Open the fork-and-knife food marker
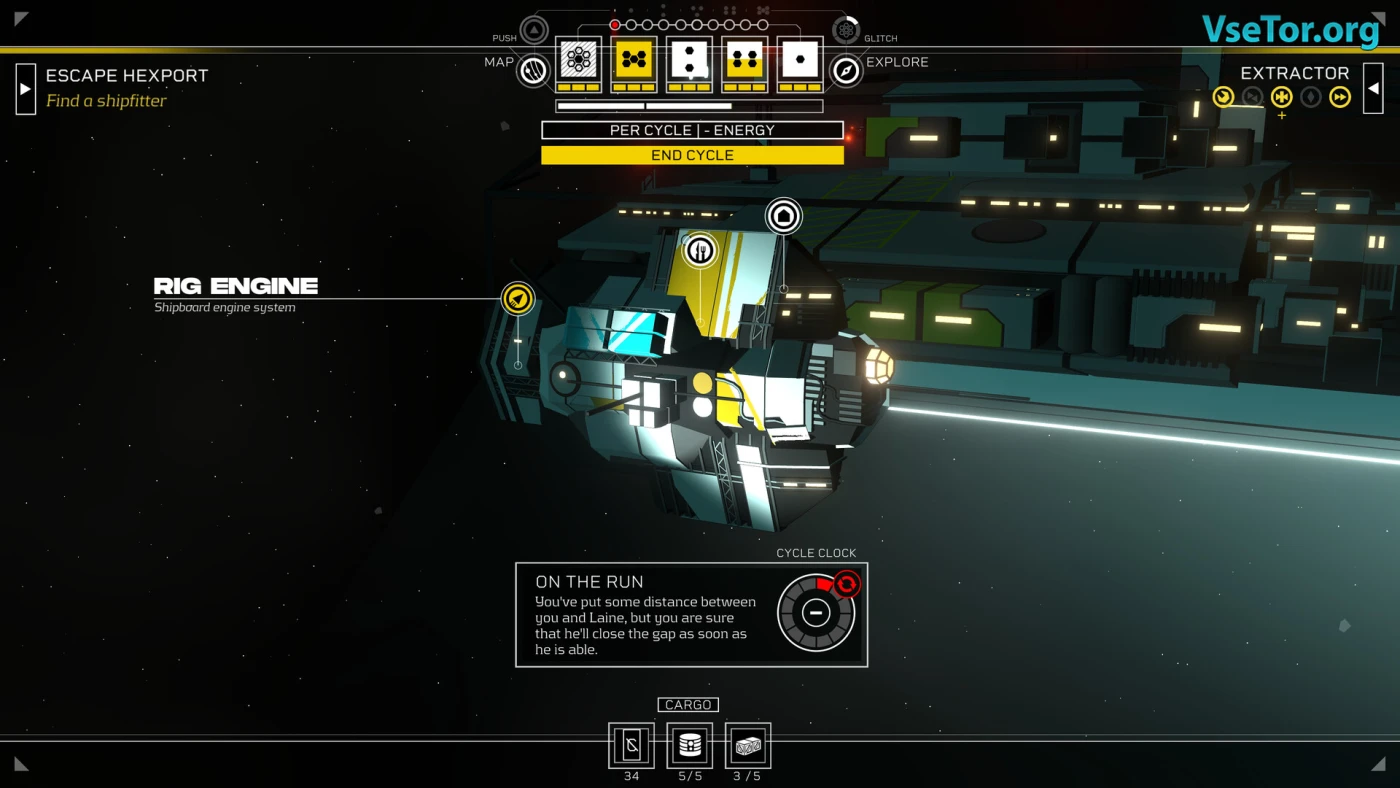Viewport: 1400px width, 788px height. tap(700, 250)
